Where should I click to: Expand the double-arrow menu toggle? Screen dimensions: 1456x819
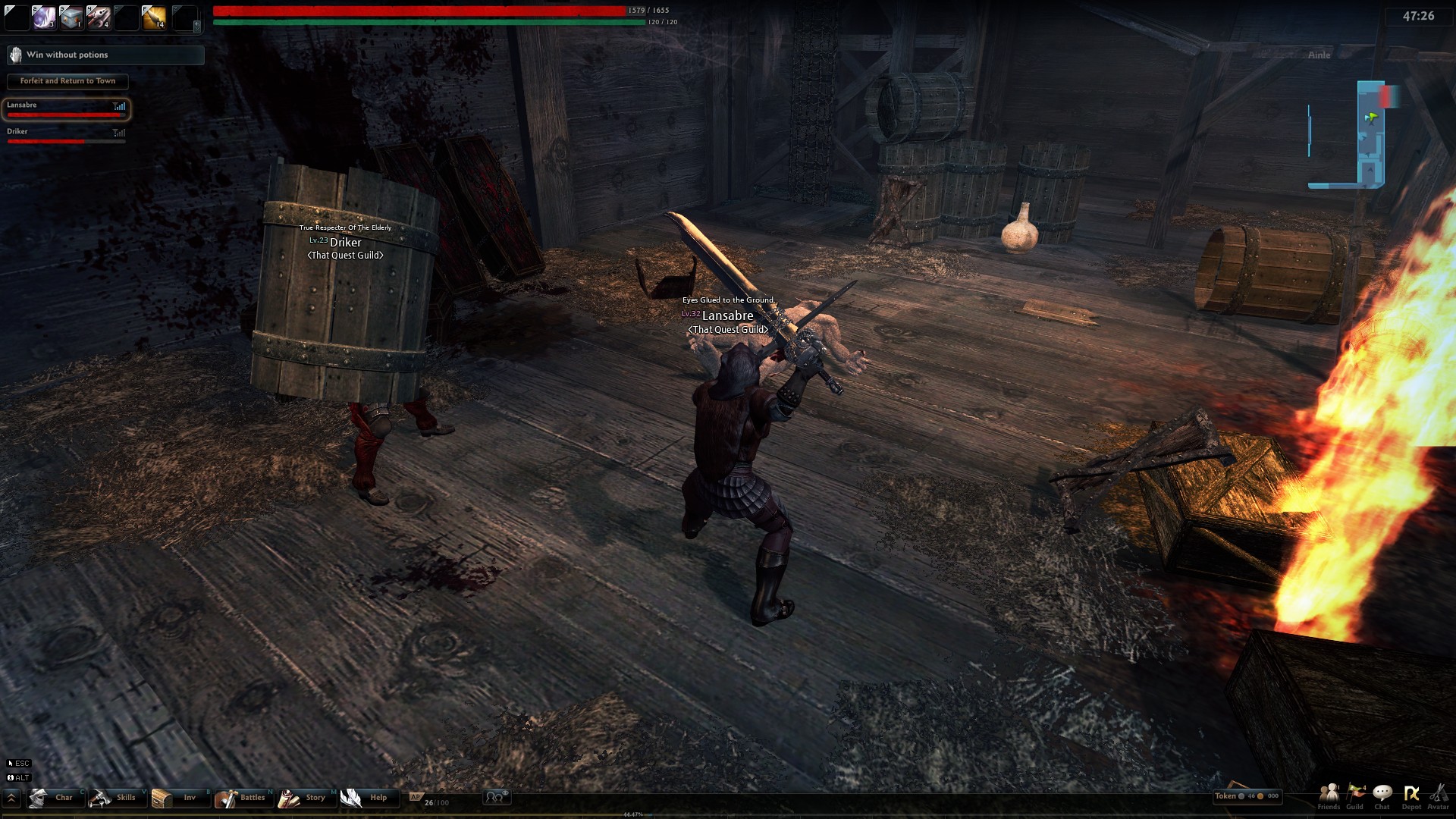click(x=11, y=798)
